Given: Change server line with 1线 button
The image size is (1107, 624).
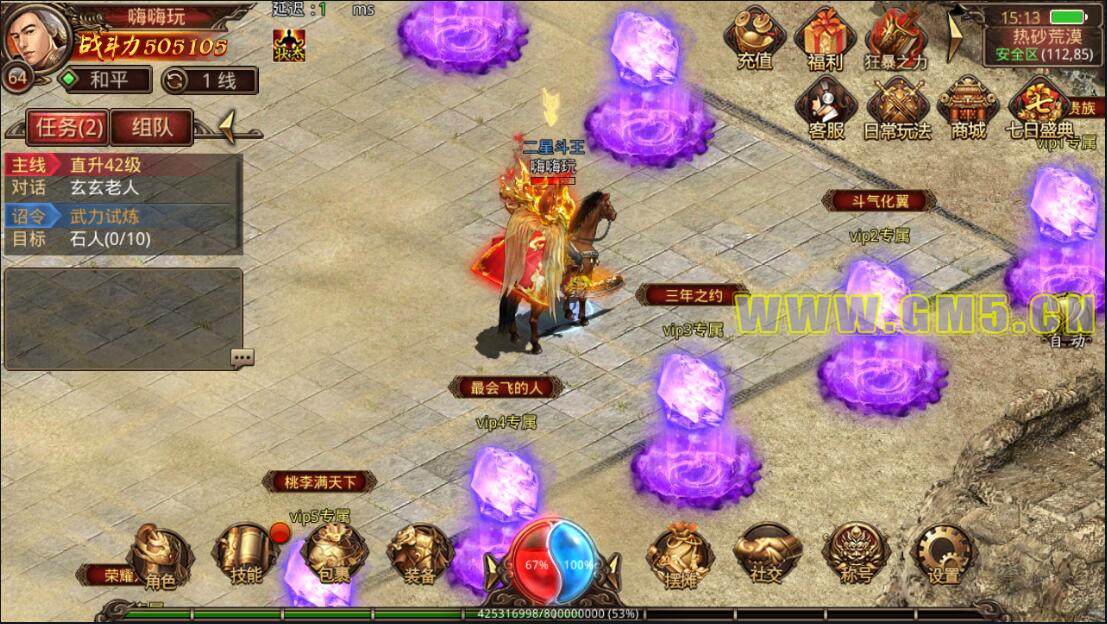Looking at the screenshot, I should click(208, 80).
